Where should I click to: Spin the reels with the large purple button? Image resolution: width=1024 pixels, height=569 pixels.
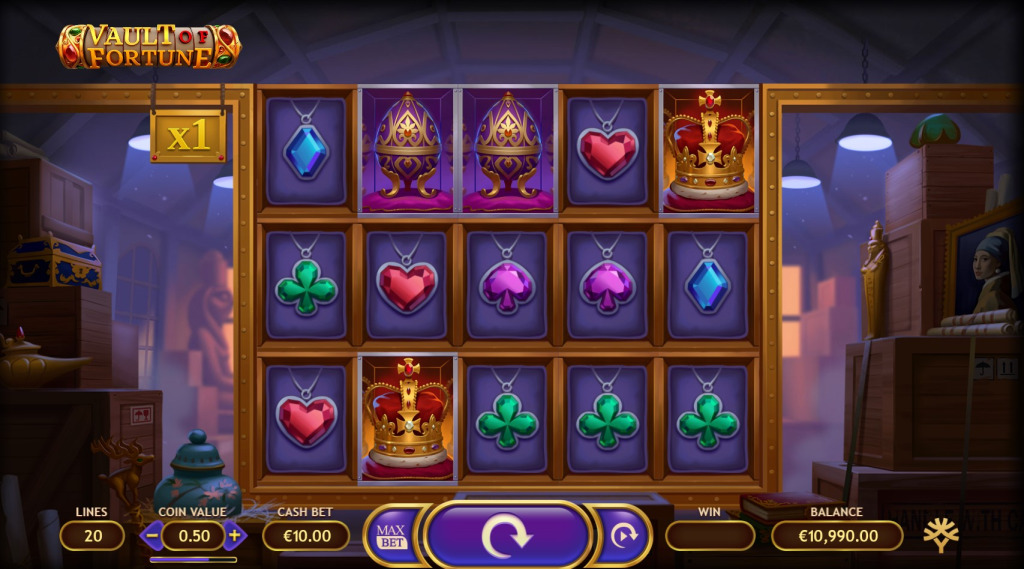click(x=507, y=536)
